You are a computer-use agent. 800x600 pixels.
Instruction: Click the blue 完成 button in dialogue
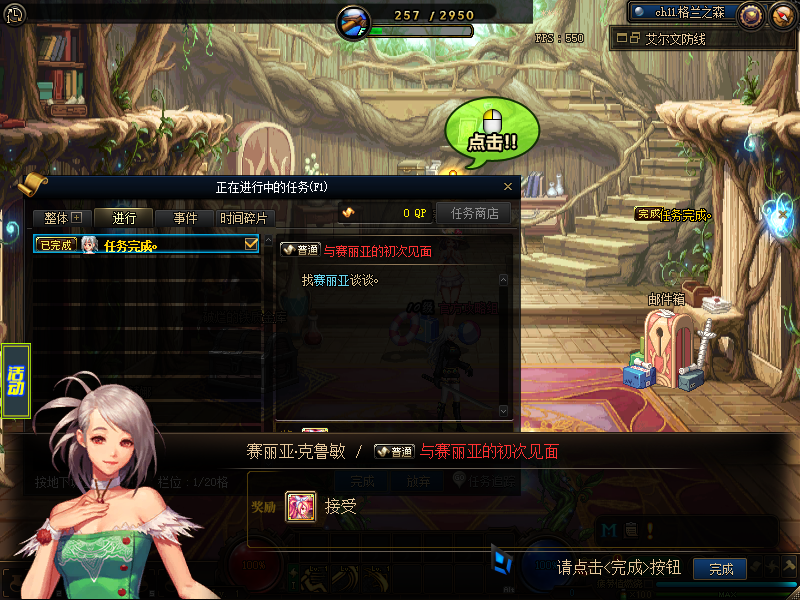coord(720,568)
